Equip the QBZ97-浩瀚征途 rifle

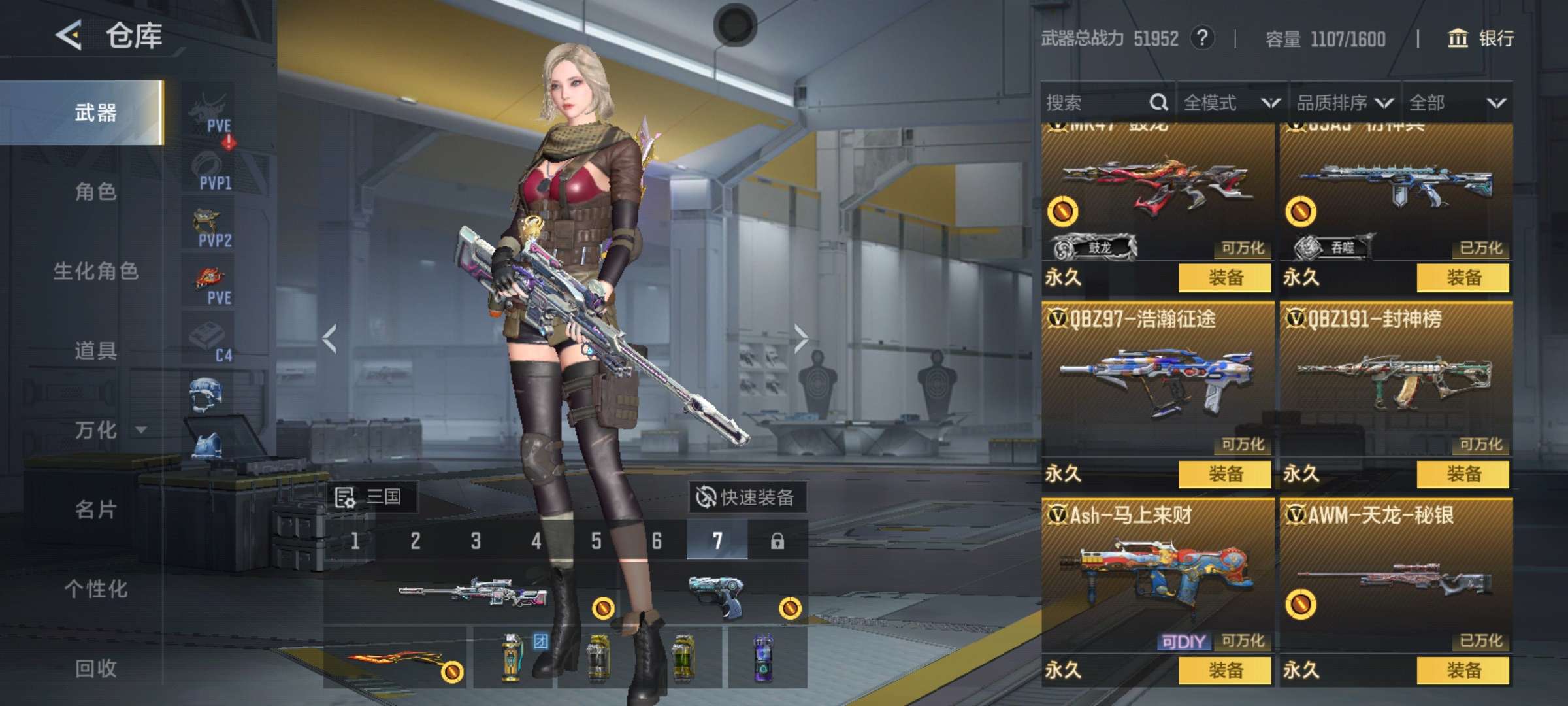click(x=1225, y=474)
